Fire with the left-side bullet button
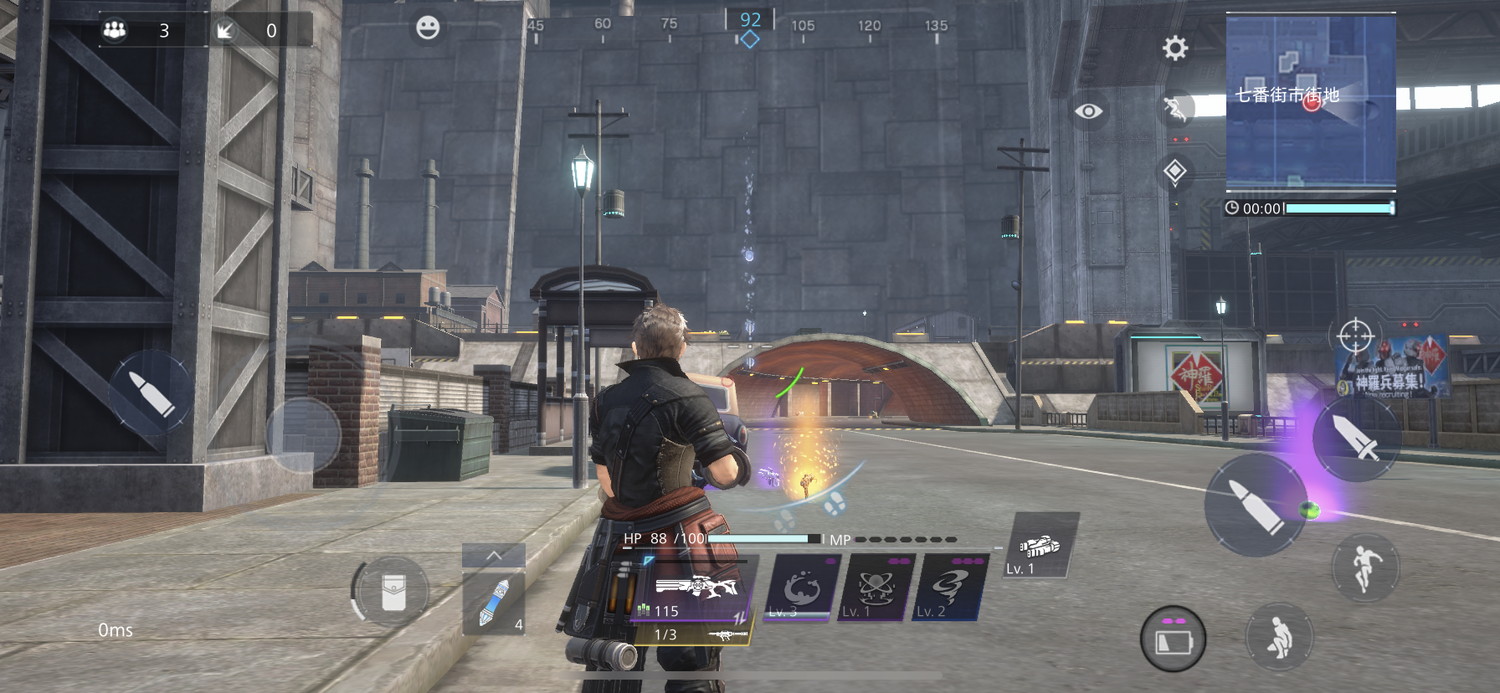 [x=151, y=393]
